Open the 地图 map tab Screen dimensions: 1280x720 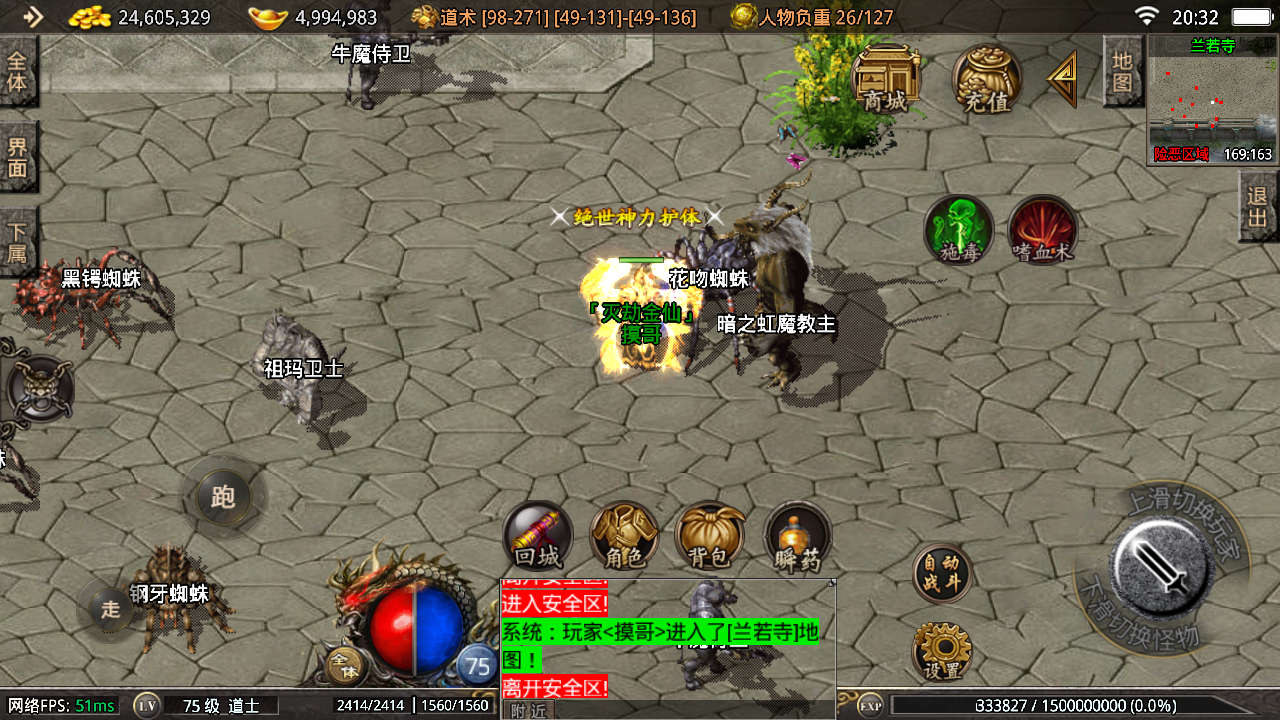(1122, 72)
